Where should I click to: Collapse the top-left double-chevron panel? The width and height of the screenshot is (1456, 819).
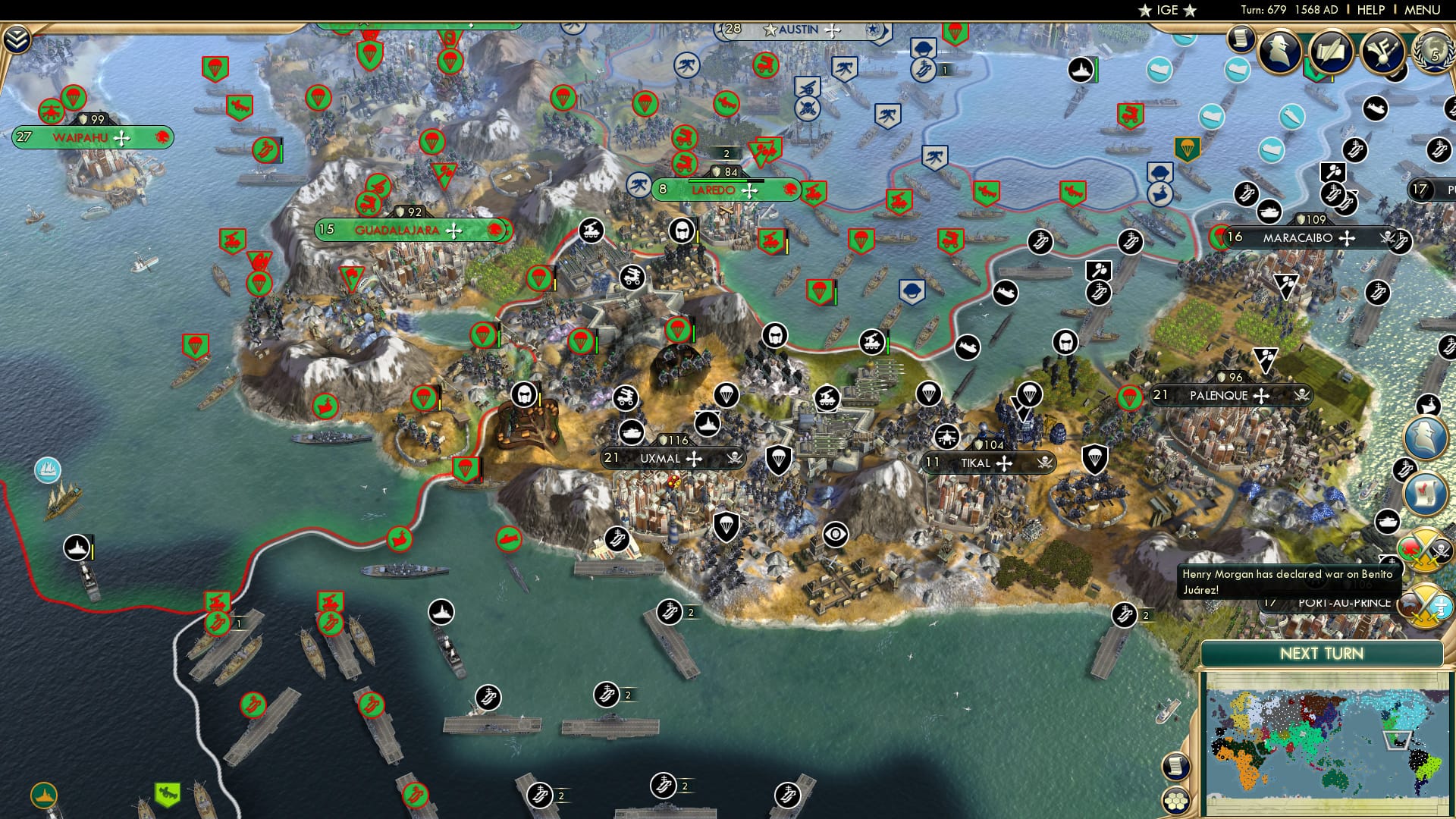(x=17, y=39)
